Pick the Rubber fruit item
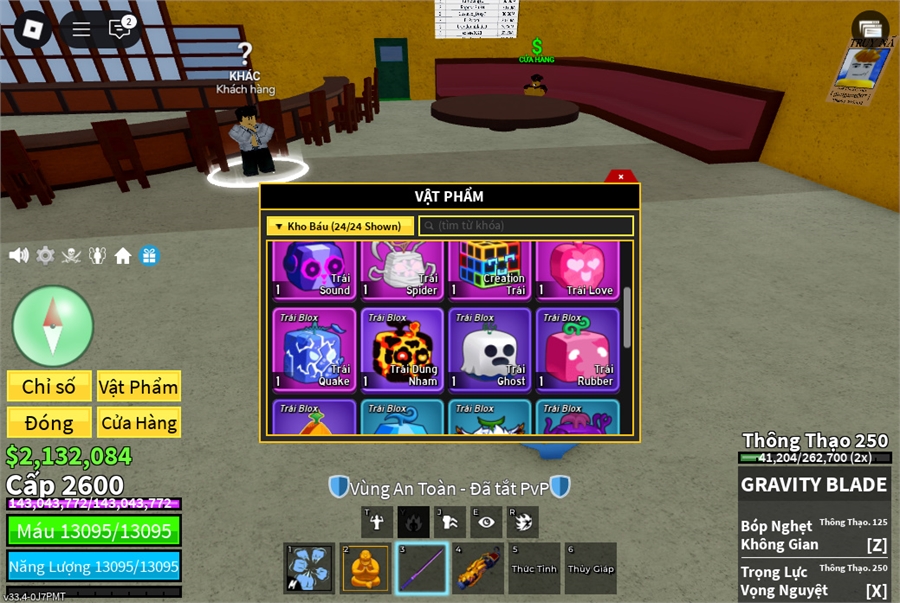Viewport: 900px width, 603px height. (x=577, y=347)
